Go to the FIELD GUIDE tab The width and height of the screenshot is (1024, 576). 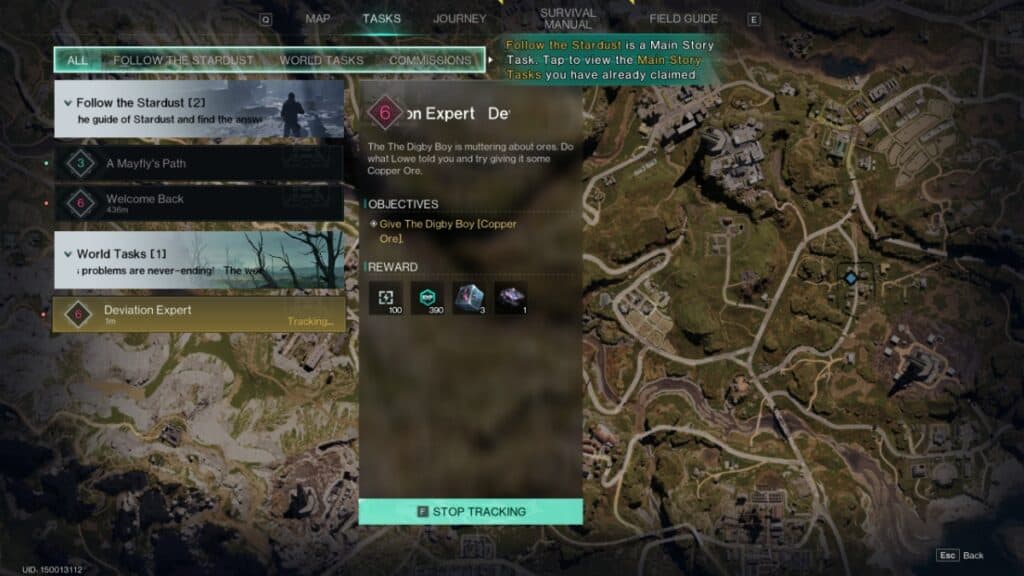(683, 18)
